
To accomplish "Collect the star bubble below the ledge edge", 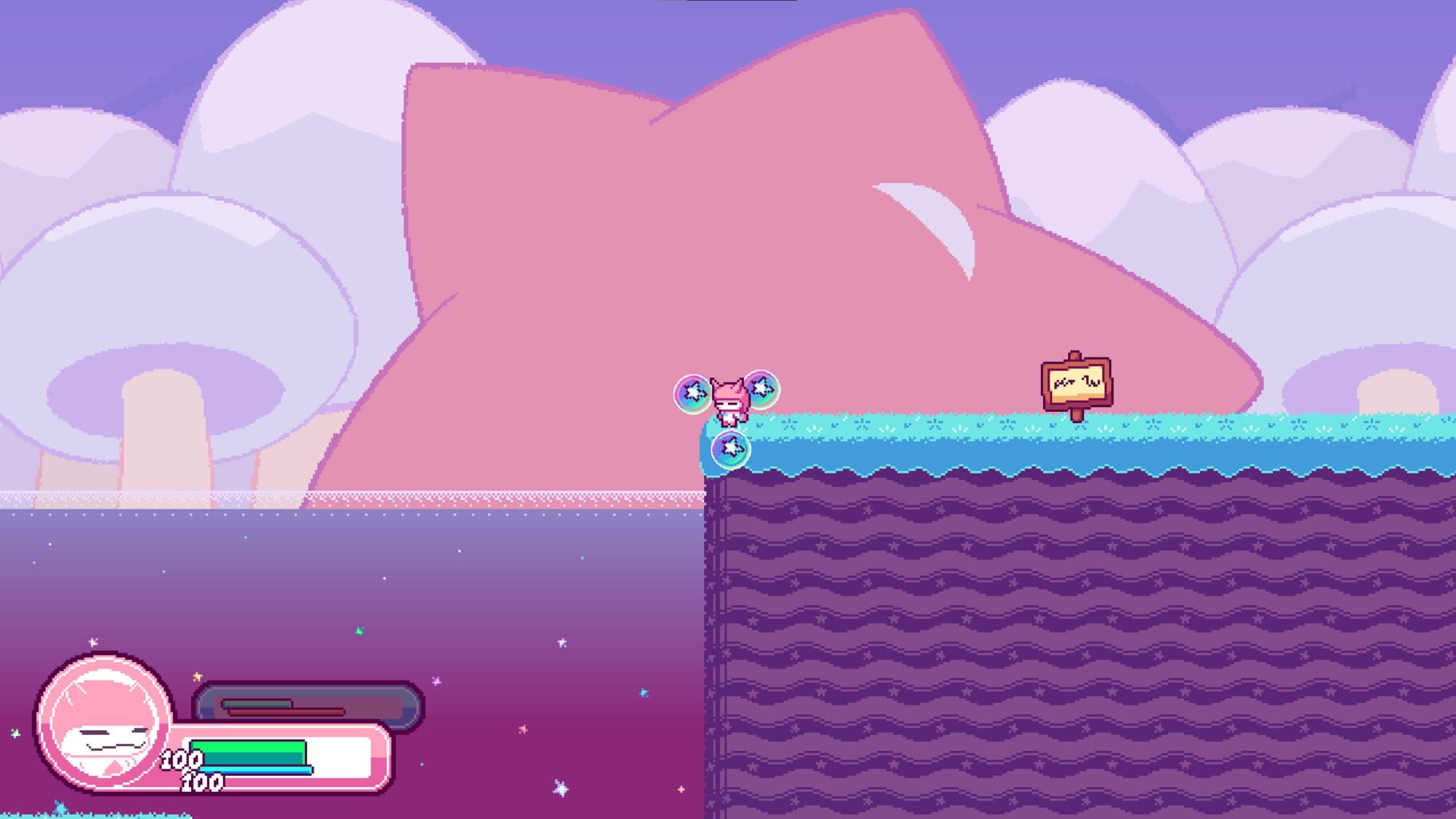I will [x=730, y=449].
